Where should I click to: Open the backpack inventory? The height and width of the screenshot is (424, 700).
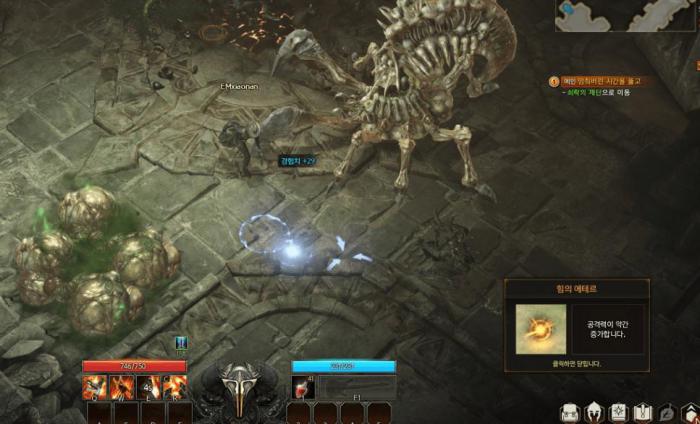(570, 412)
